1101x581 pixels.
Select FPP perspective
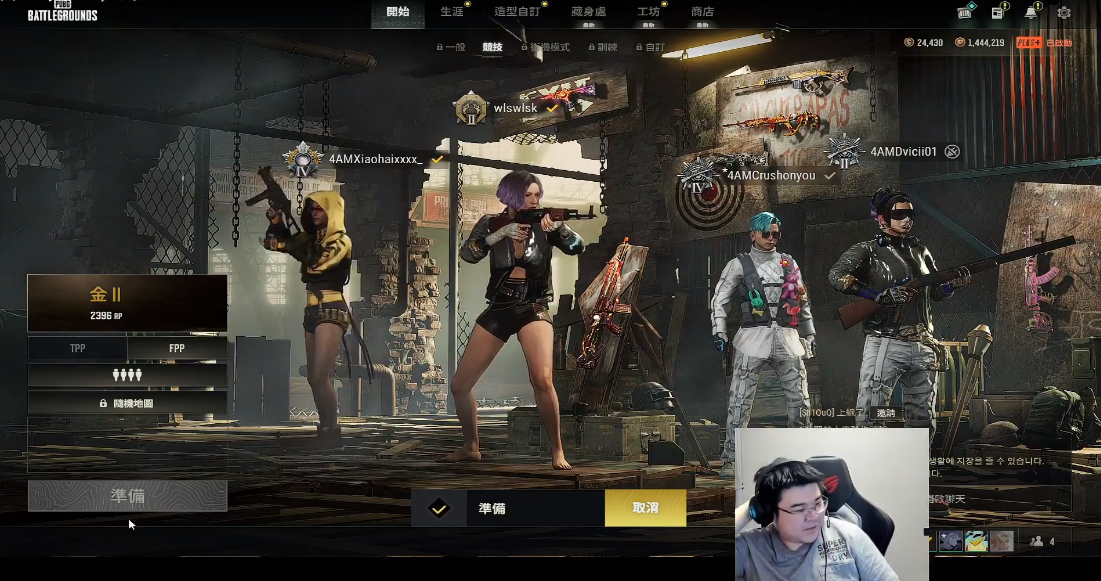(177, 348)
